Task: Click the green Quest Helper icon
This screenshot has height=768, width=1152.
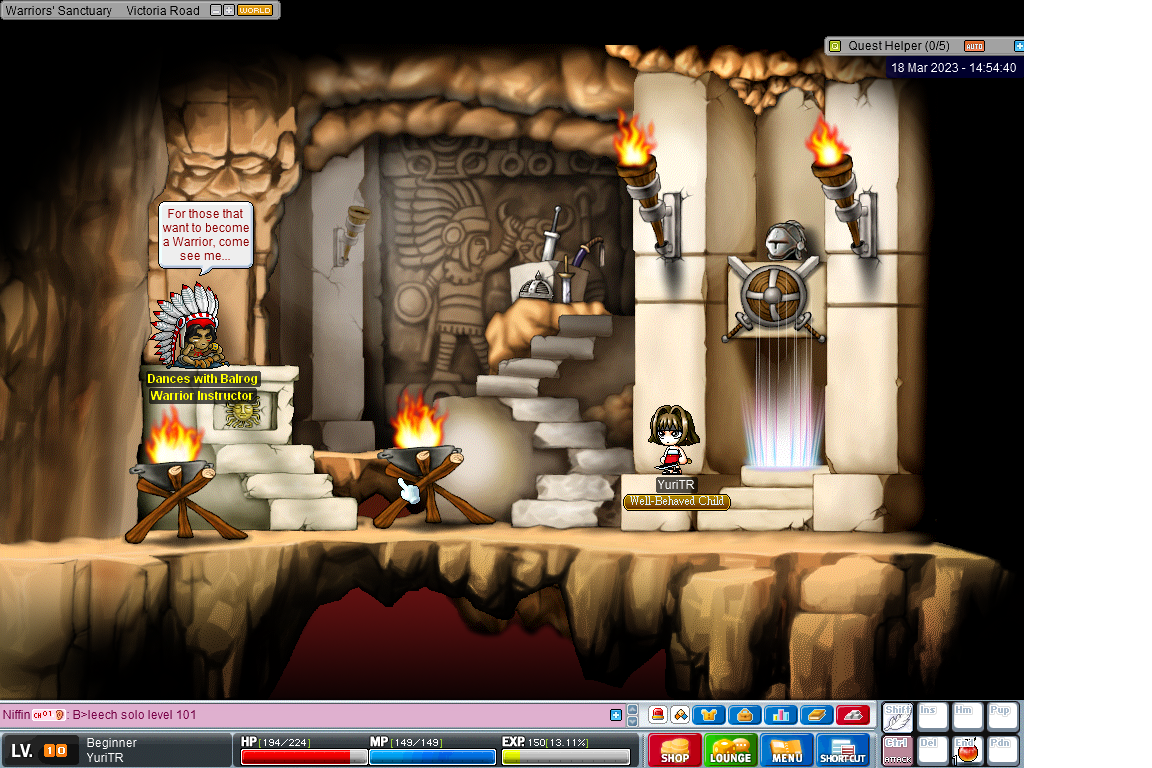Action: pyautogui.click(x=835, y=46)
